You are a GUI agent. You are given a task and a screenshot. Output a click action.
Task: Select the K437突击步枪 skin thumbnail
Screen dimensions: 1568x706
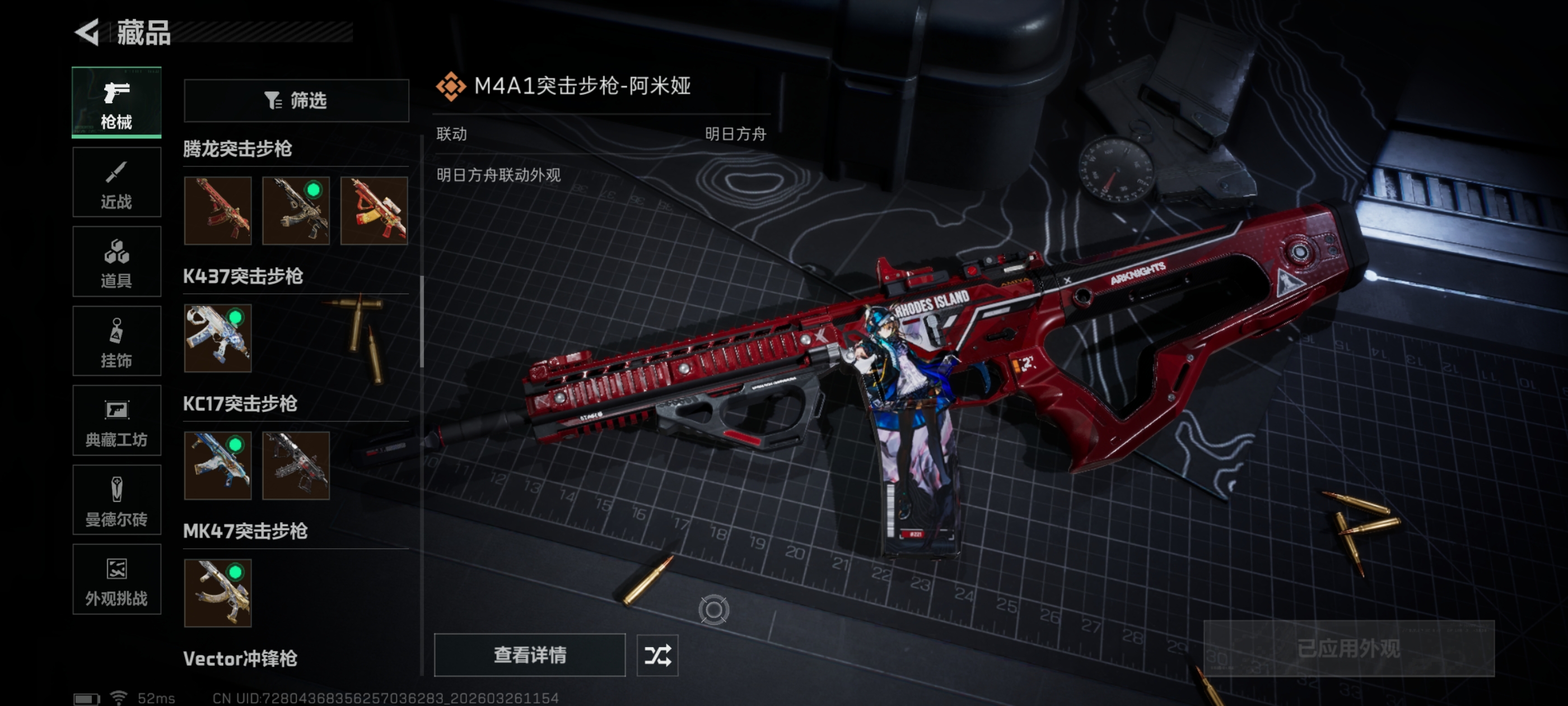[x=218, y=338]
